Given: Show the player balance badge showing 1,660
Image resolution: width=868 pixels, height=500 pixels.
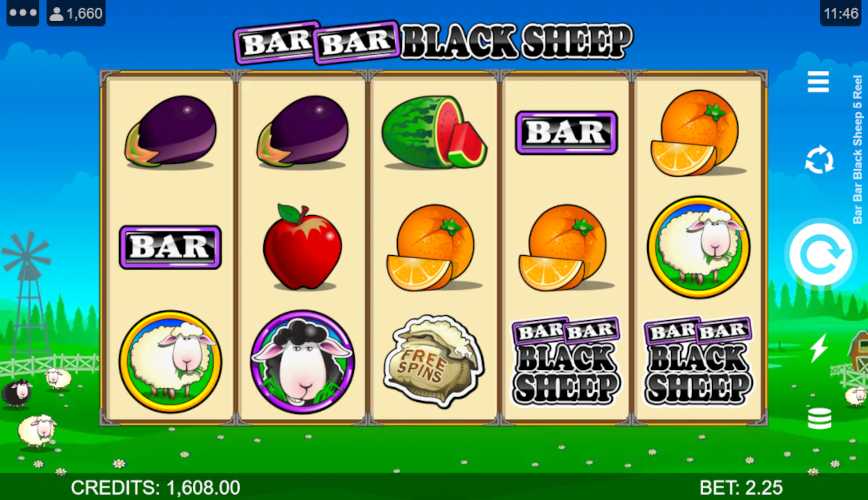Looking at the screenshot, I should pos(76,13).
